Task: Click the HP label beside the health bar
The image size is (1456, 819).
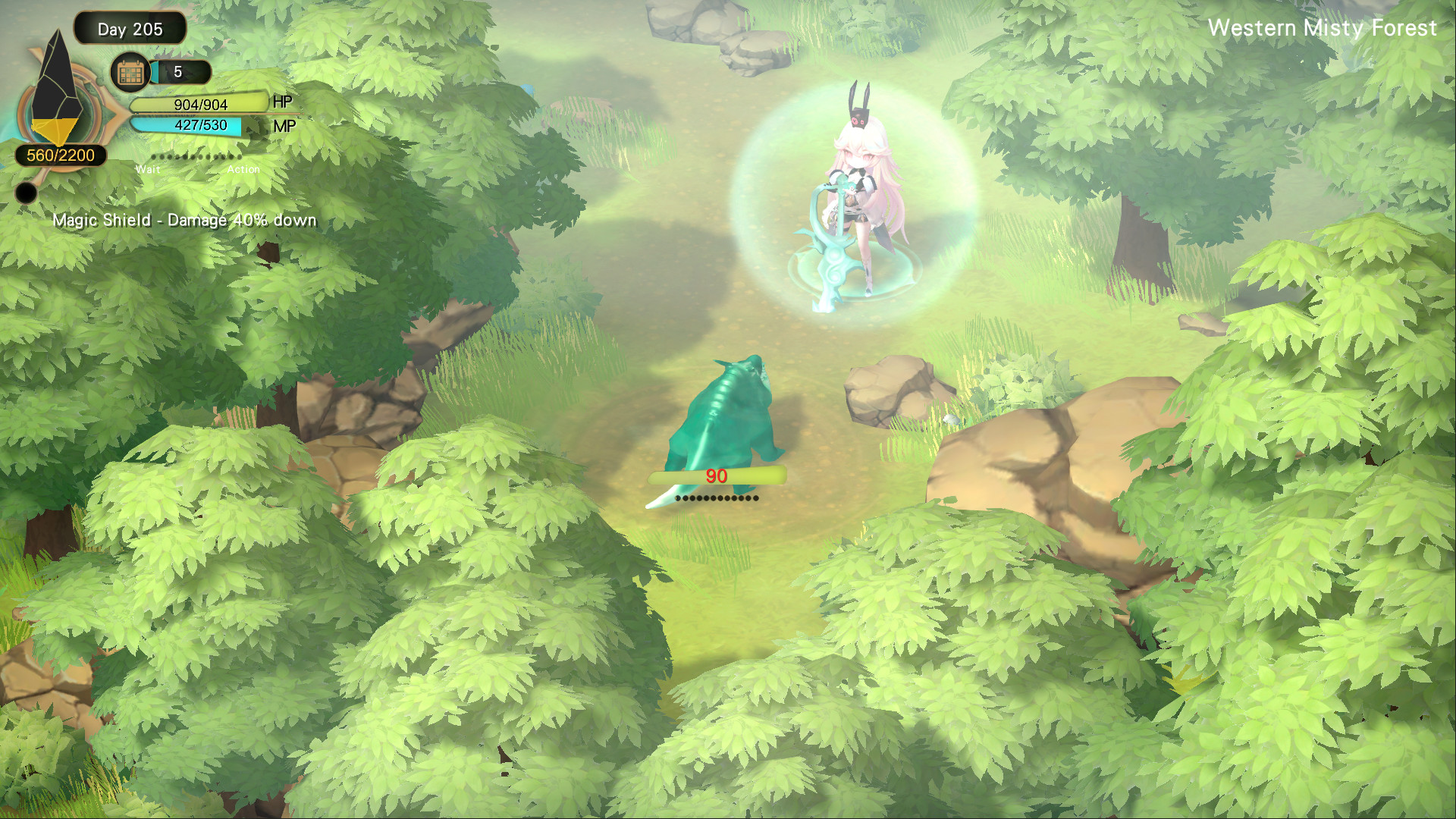Action: tap(284, 102)
